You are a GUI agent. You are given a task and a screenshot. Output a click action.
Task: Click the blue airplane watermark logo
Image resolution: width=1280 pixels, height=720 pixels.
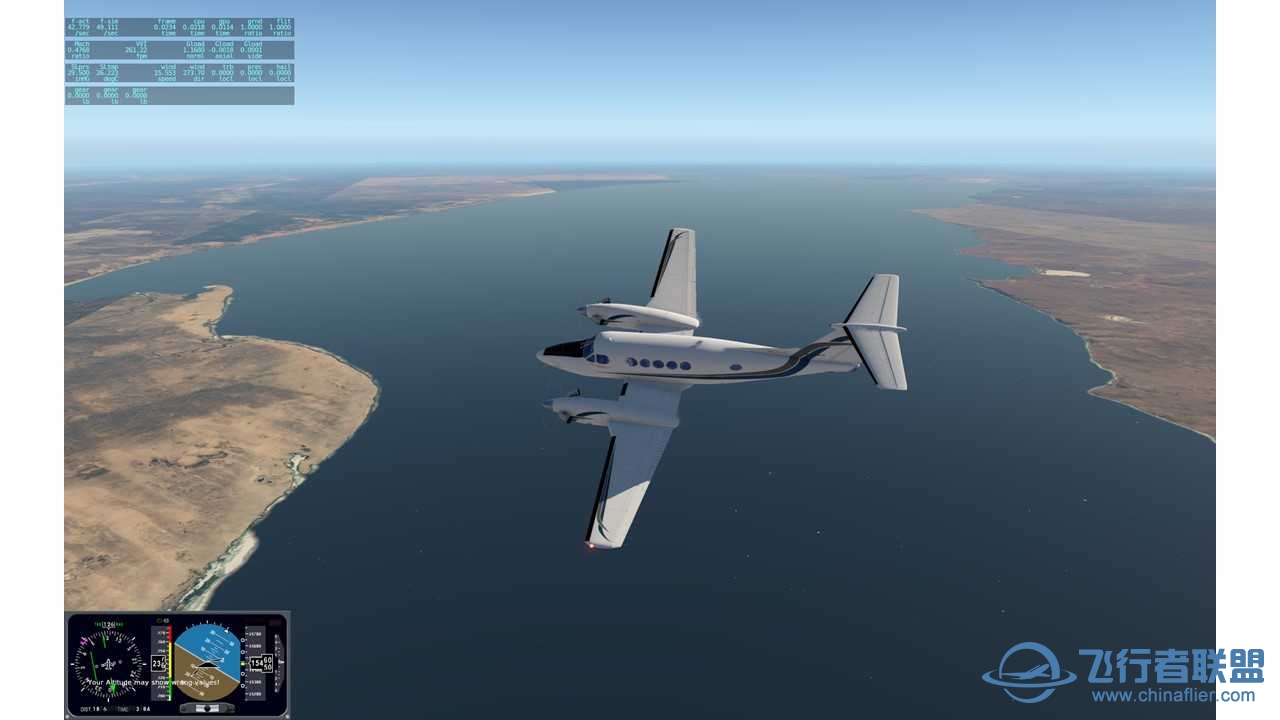(1028, 672)
